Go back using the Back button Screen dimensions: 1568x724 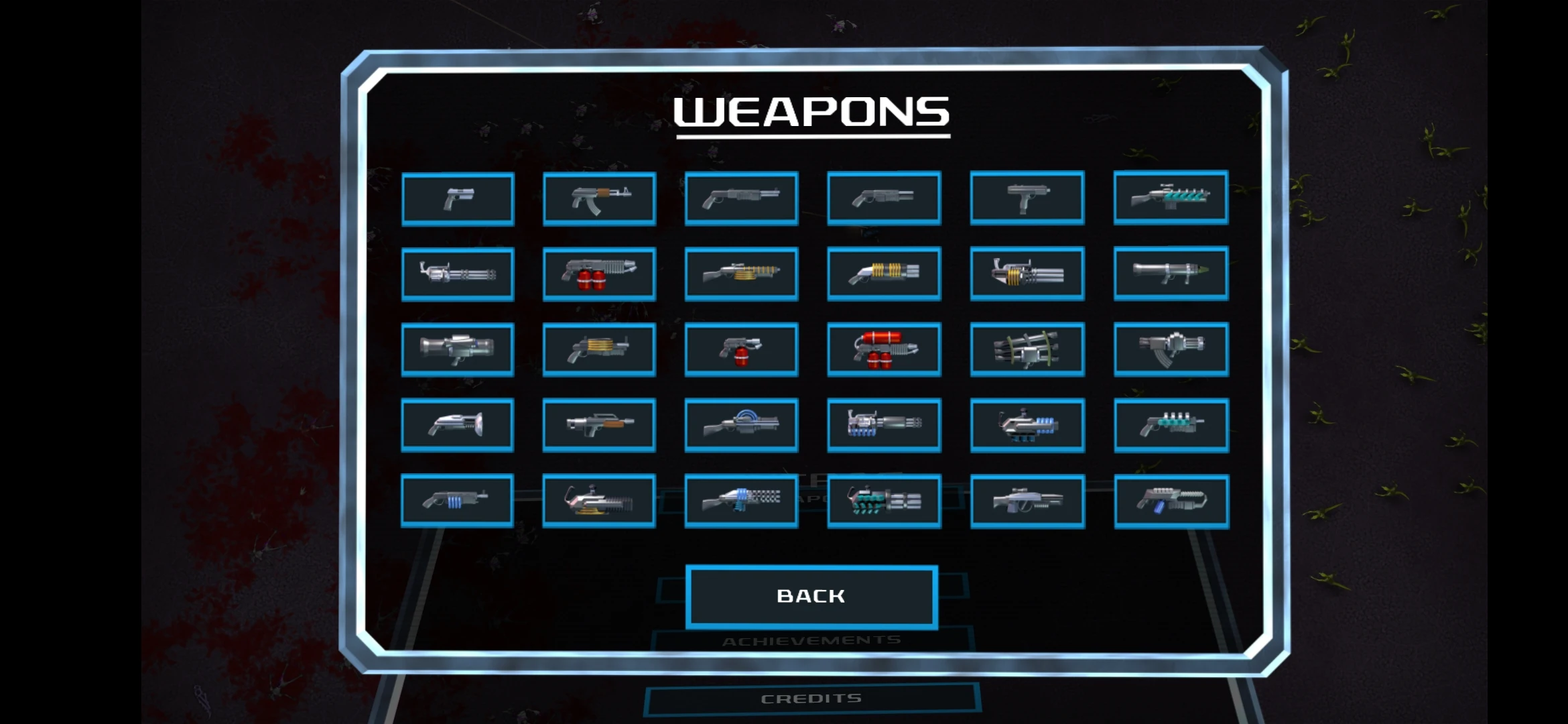[811, 596]
